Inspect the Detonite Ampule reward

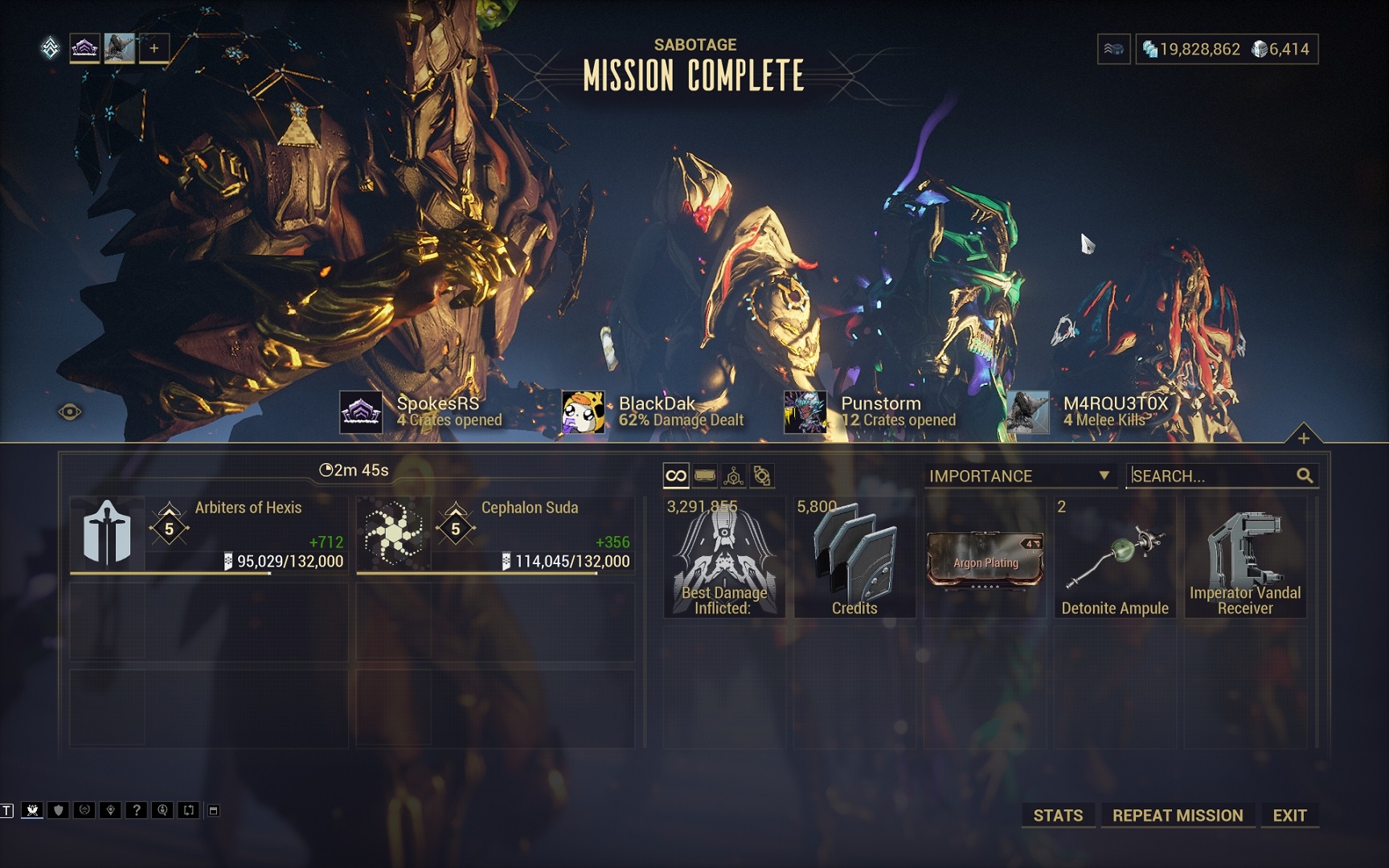(x=1115, y=558)
